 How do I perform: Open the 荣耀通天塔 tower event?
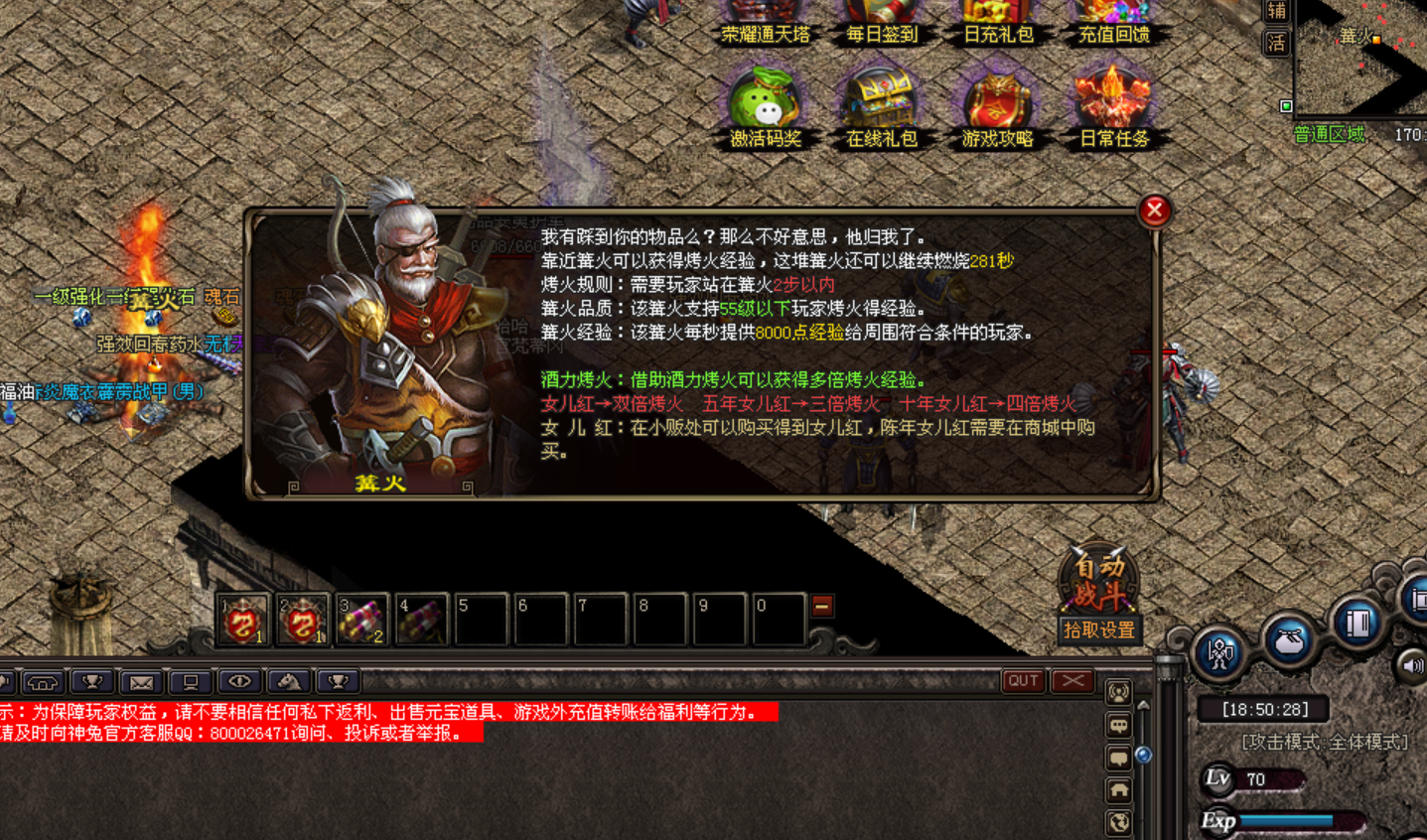[765, 22]
